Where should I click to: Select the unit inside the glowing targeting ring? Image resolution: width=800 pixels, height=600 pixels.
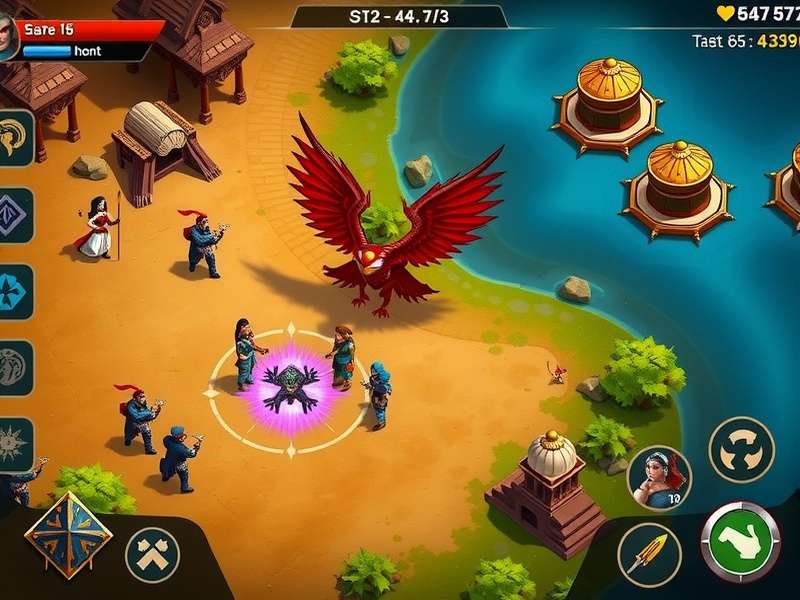tap(290, 385)
